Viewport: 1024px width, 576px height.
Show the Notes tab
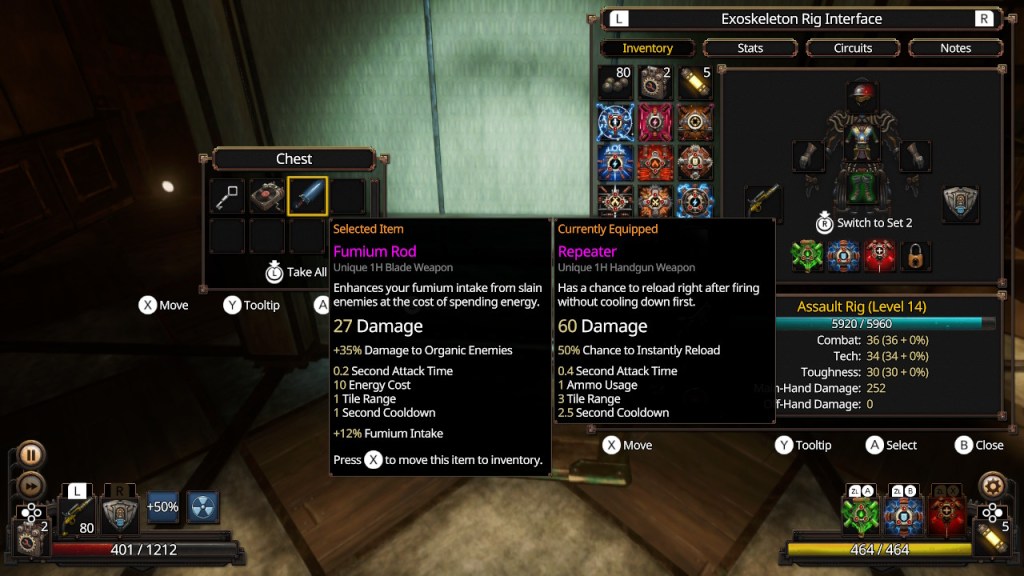955,48
